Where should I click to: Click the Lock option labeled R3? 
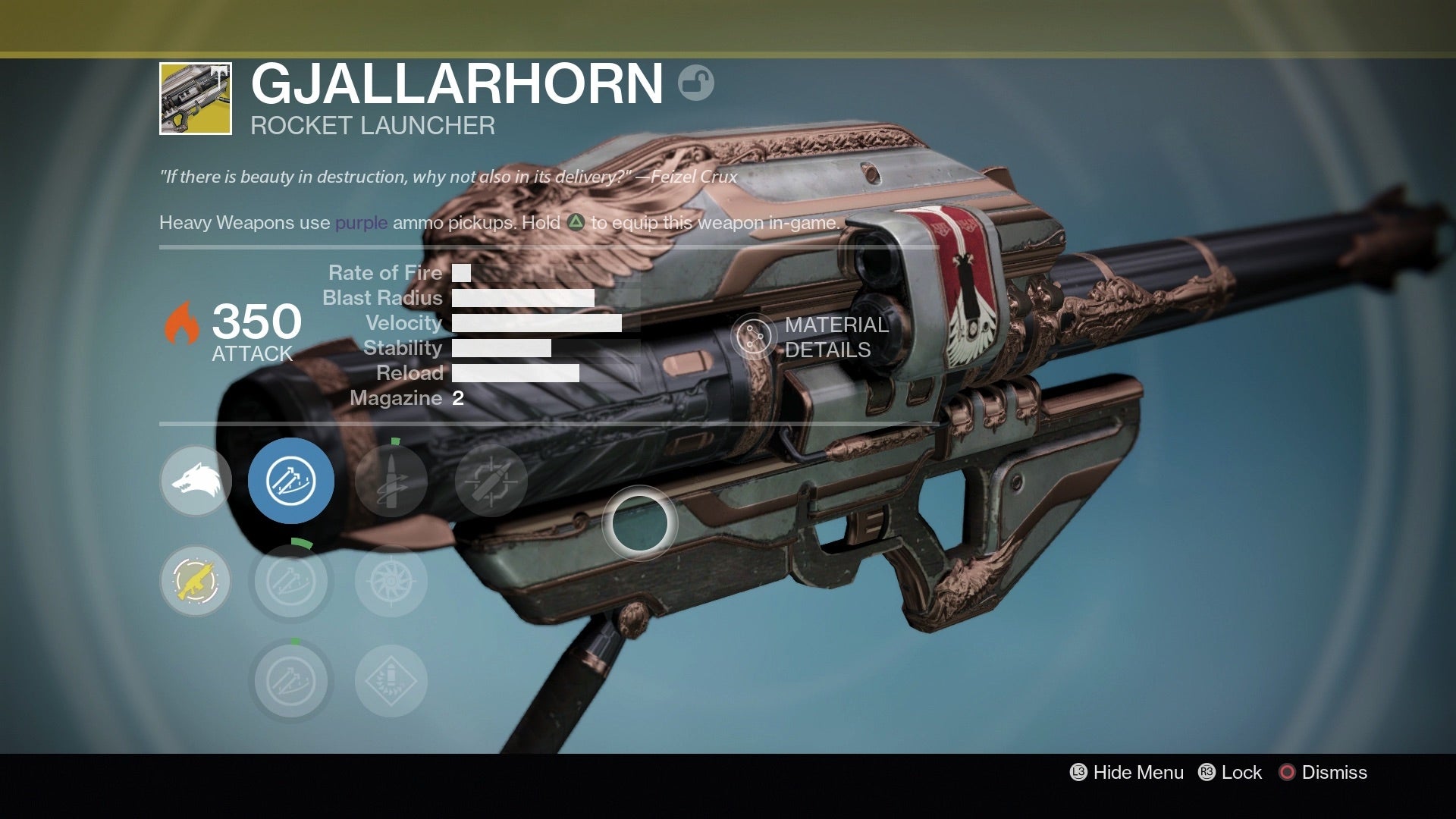[x=1241, y=772]
